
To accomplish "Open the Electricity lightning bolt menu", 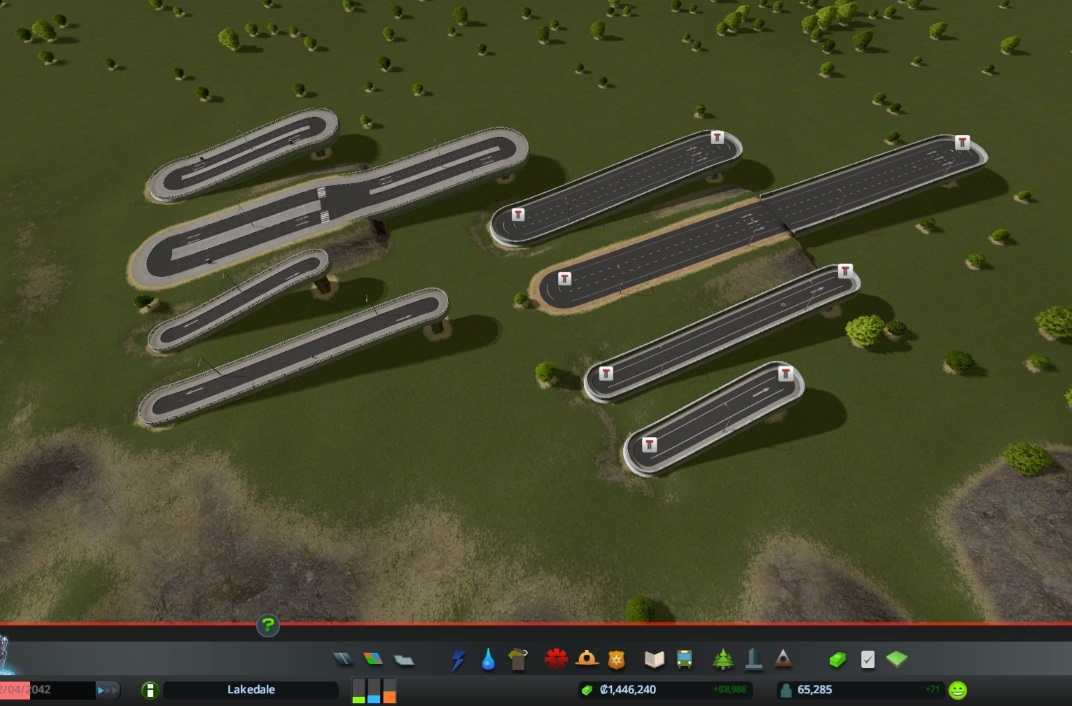I will tap(459, 659).
